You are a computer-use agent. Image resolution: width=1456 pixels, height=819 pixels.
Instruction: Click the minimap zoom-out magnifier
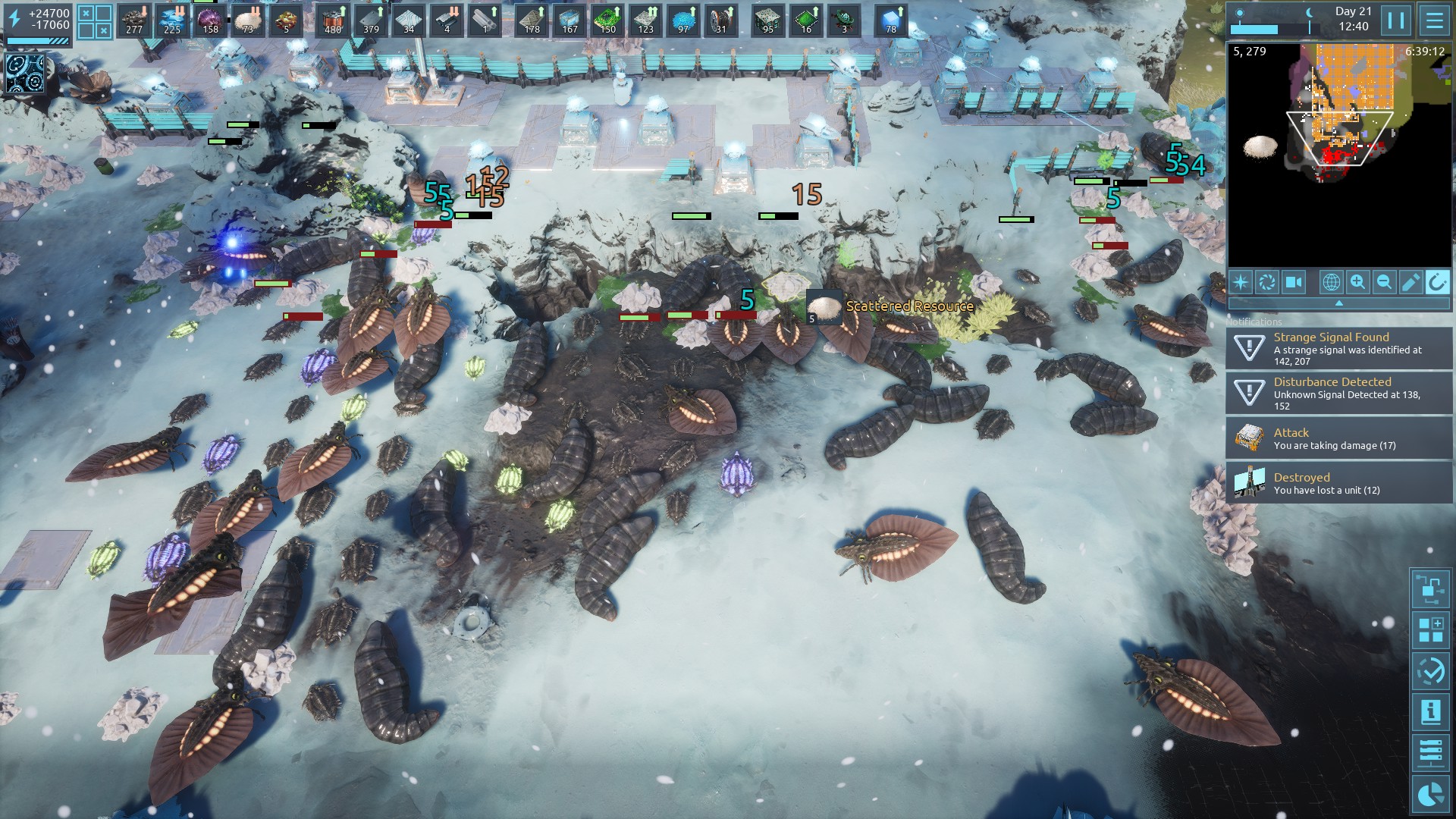[1384, 282]
